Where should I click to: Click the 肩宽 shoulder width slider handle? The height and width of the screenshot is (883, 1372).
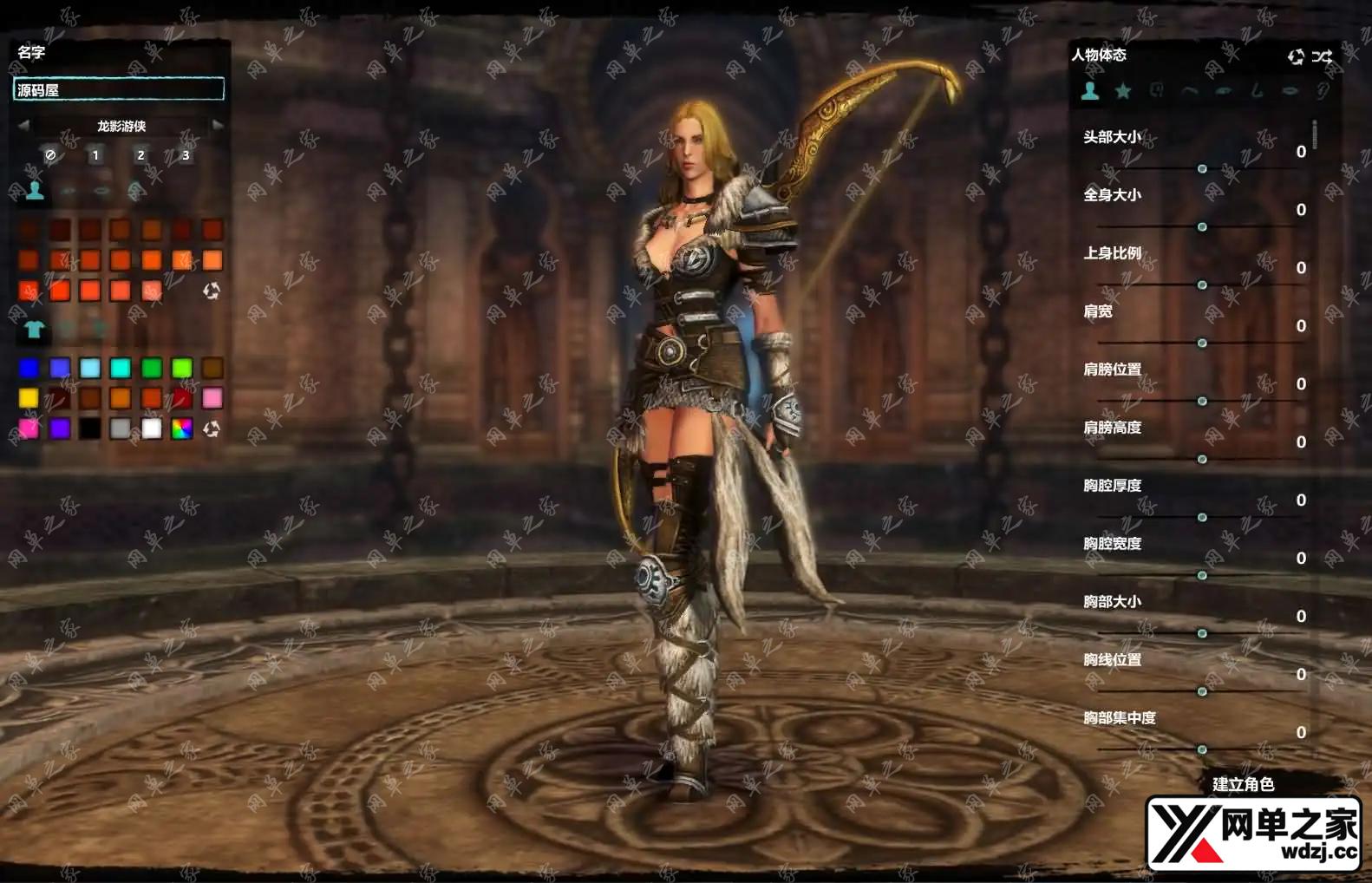[x=1202, y=343]
